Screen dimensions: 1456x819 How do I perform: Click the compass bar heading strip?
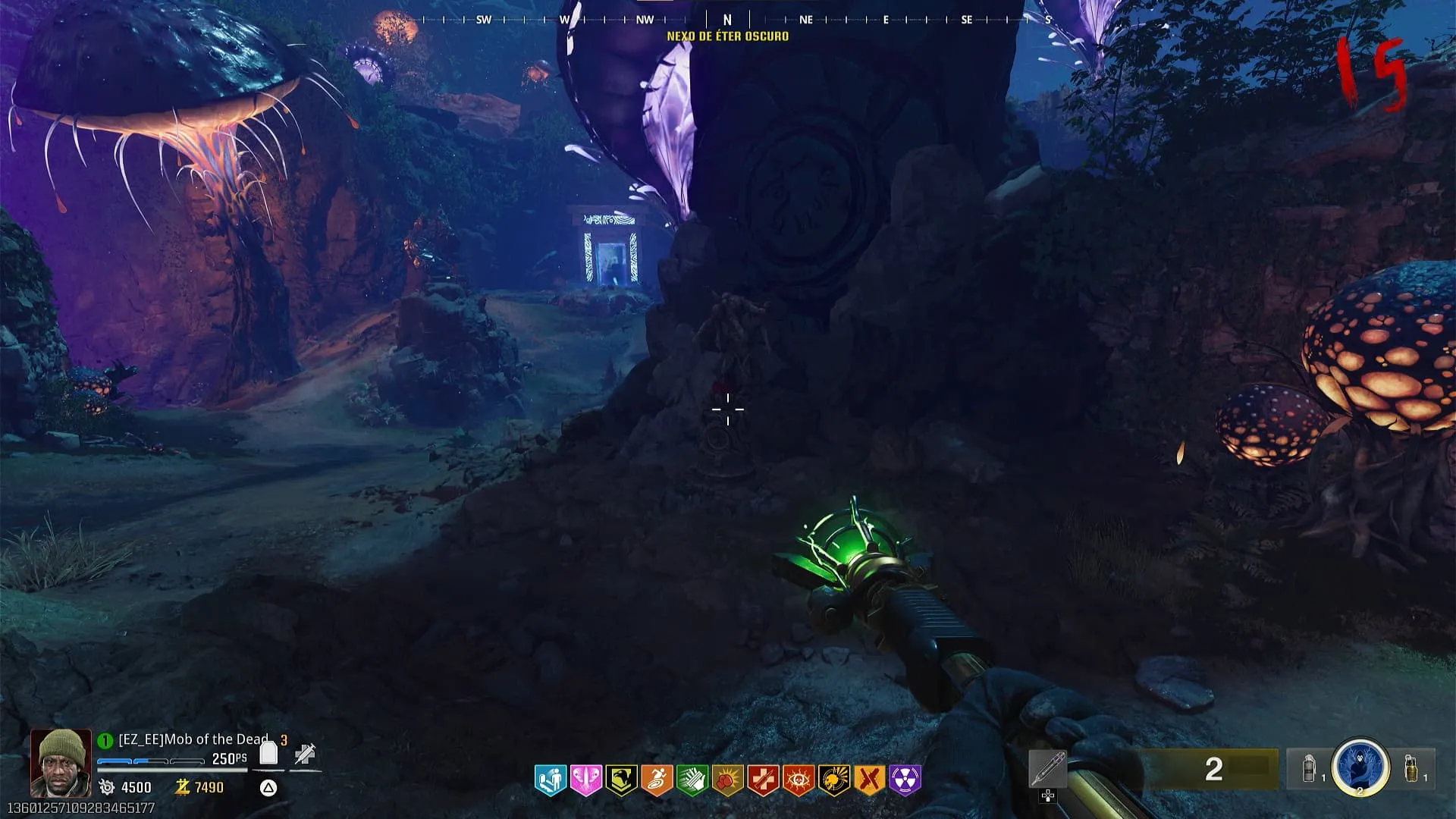click(728, 20)
